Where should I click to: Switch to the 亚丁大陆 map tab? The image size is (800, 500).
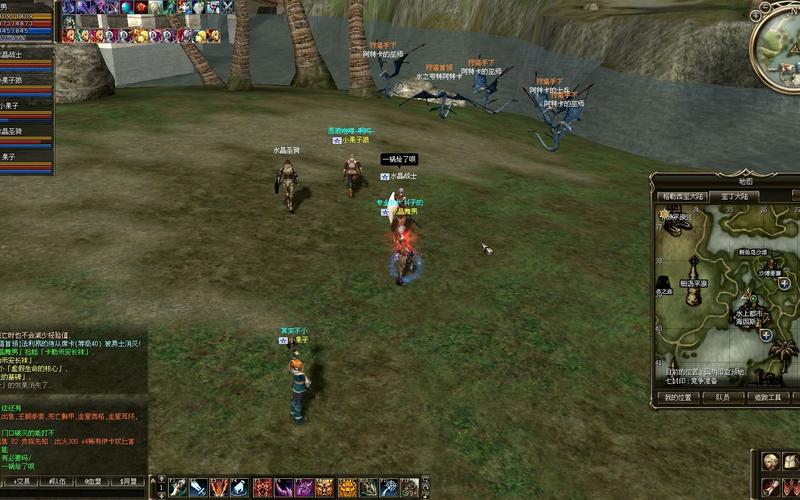735,197
